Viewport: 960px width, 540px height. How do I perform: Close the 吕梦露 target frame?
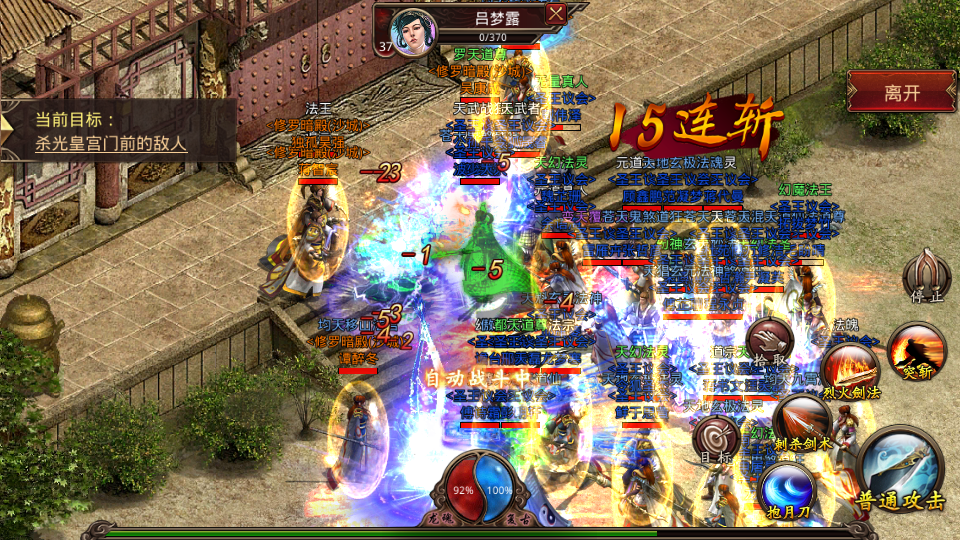tap(556, 14)
